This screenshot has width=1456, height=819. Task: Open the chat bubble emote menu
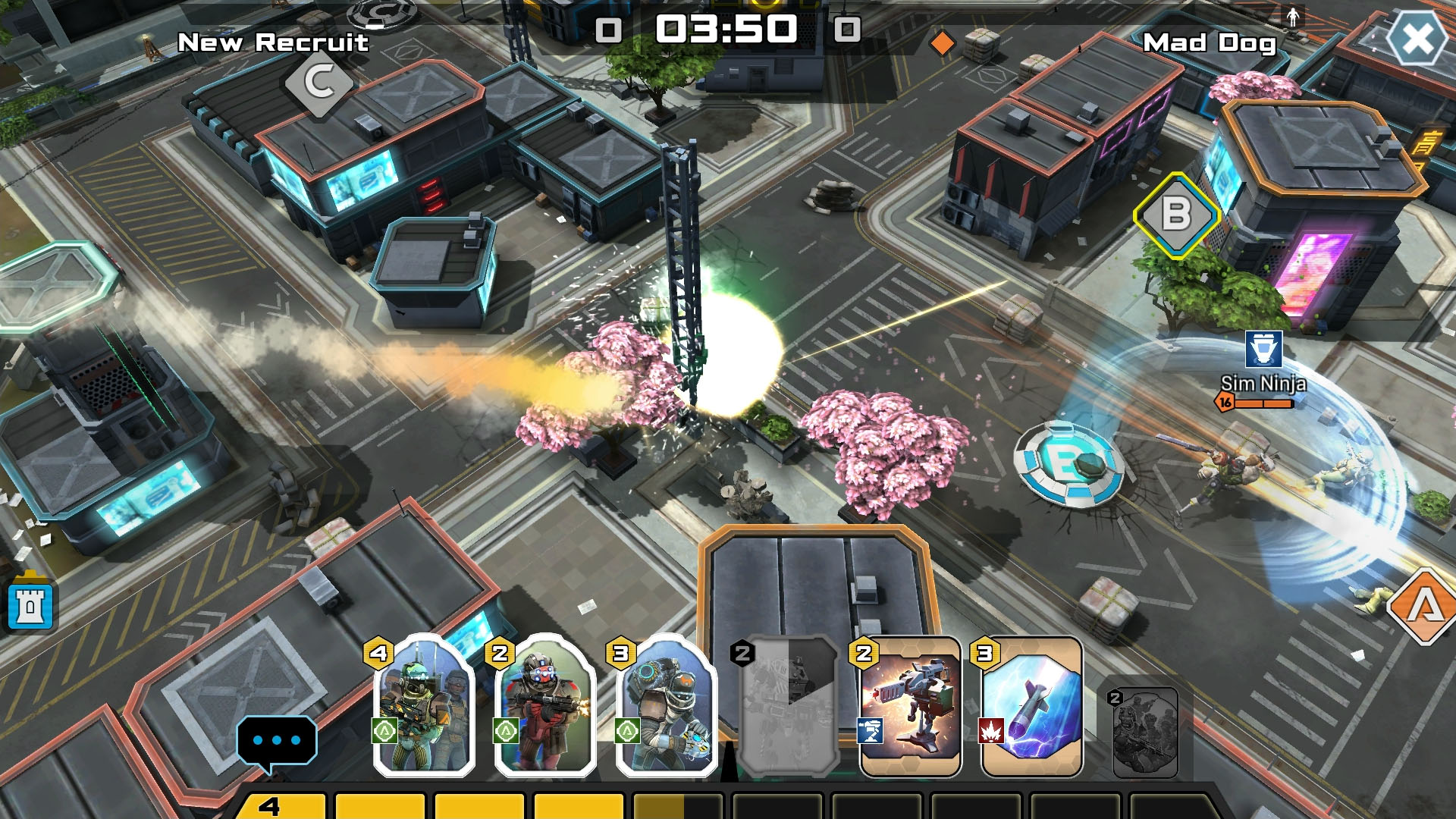pyautogui.click(x=276, y=740)
